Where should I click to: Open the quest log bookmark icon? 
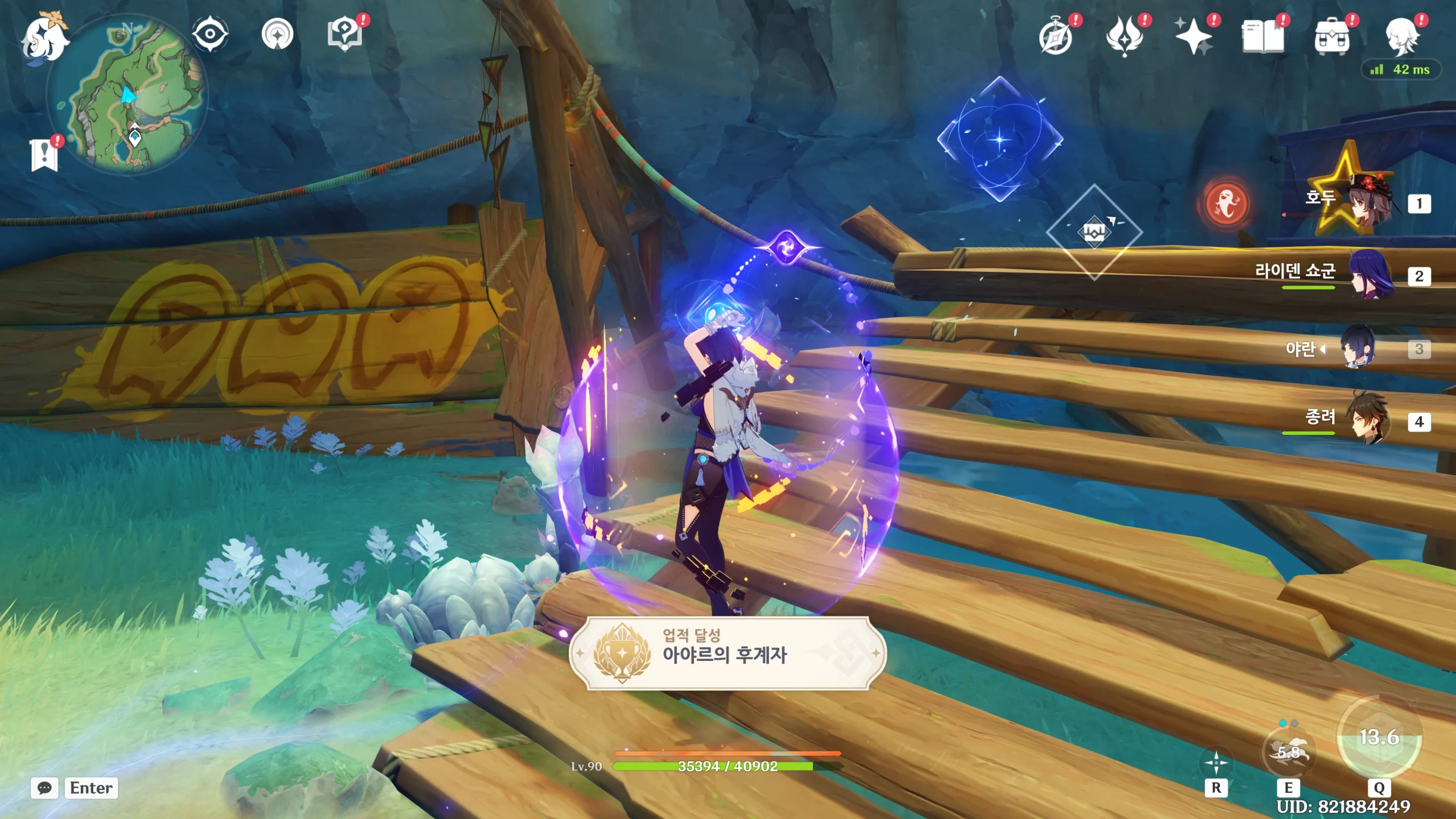point(44,155)
